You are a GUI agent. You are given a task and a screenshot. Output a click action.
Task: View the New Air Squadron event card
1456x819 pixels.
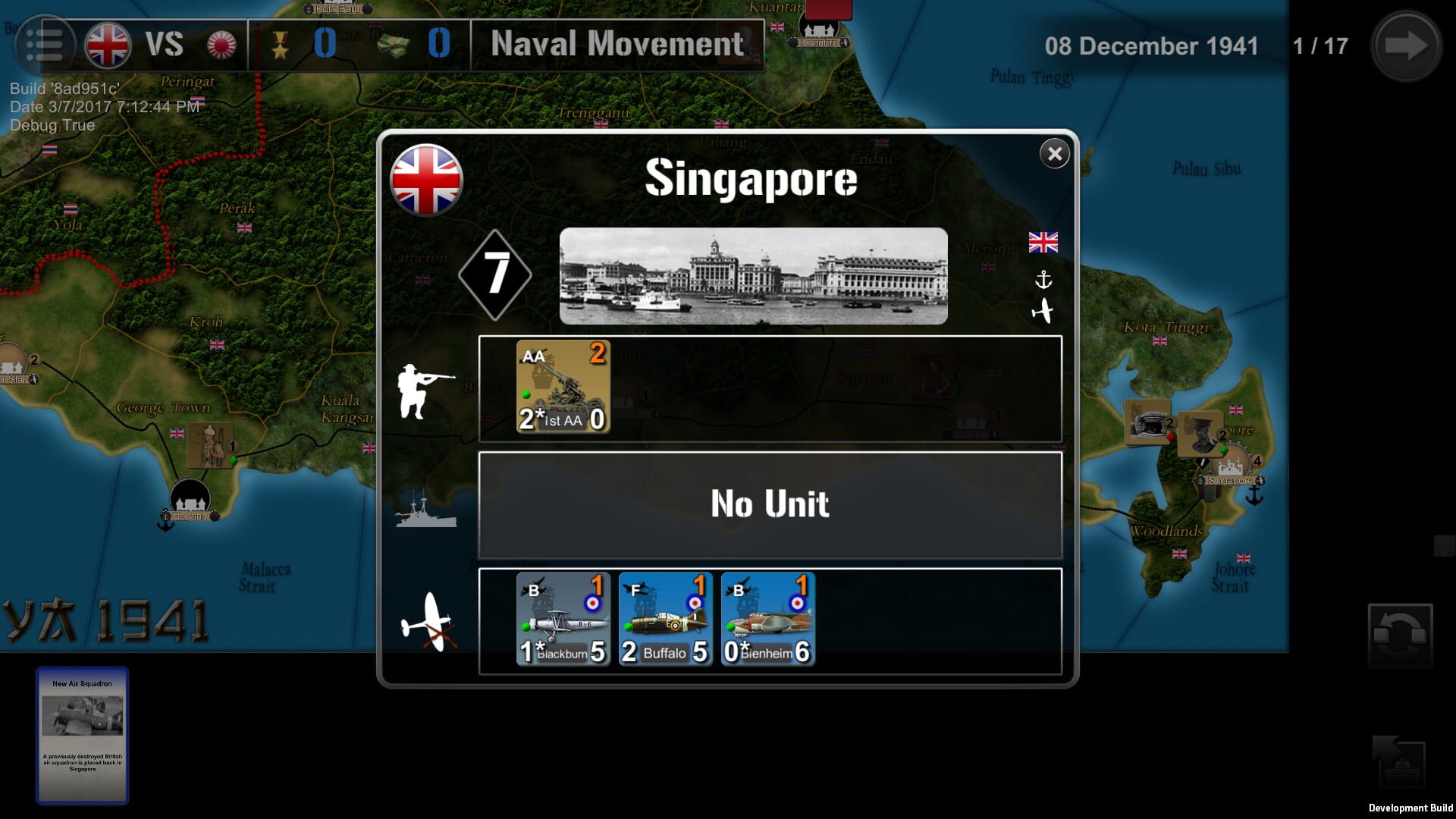click(82, 736)
